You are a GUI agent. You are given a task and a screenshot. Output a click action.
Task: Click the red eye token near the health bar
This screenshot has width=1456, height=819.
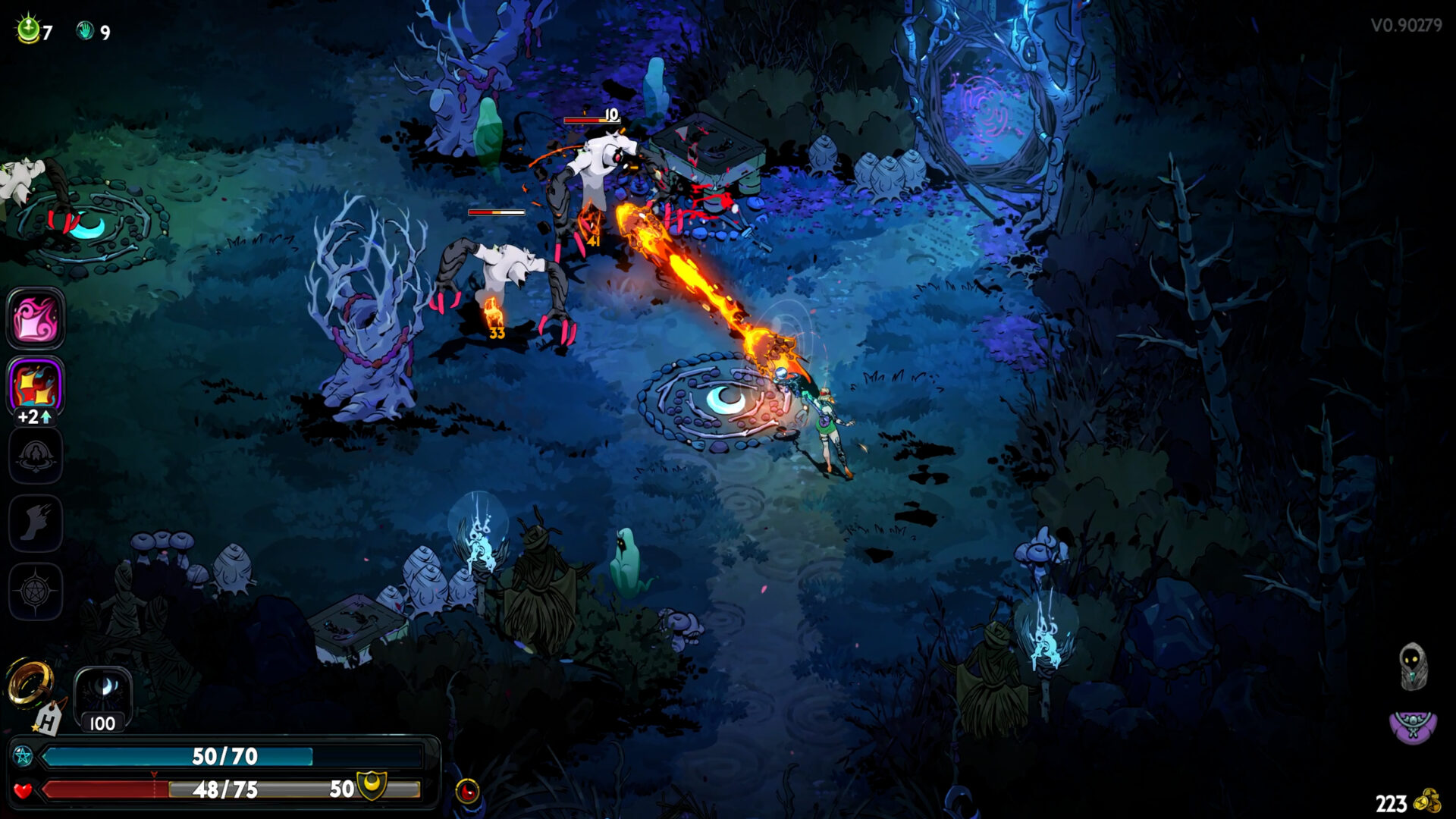(469, 791)
